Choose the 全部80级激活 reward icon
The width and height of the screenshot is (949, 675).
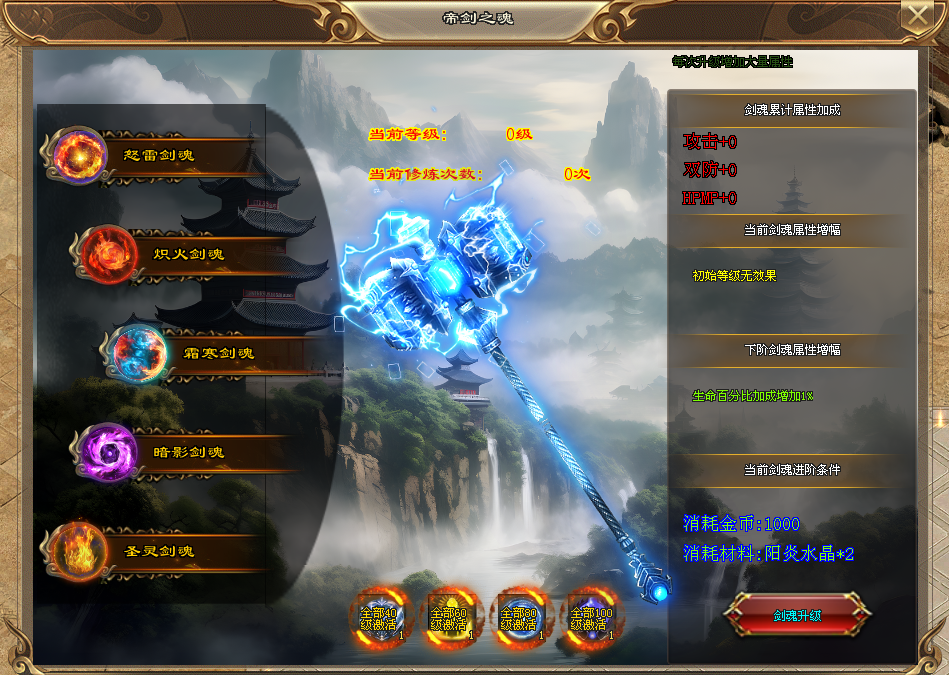pos(519,617)
